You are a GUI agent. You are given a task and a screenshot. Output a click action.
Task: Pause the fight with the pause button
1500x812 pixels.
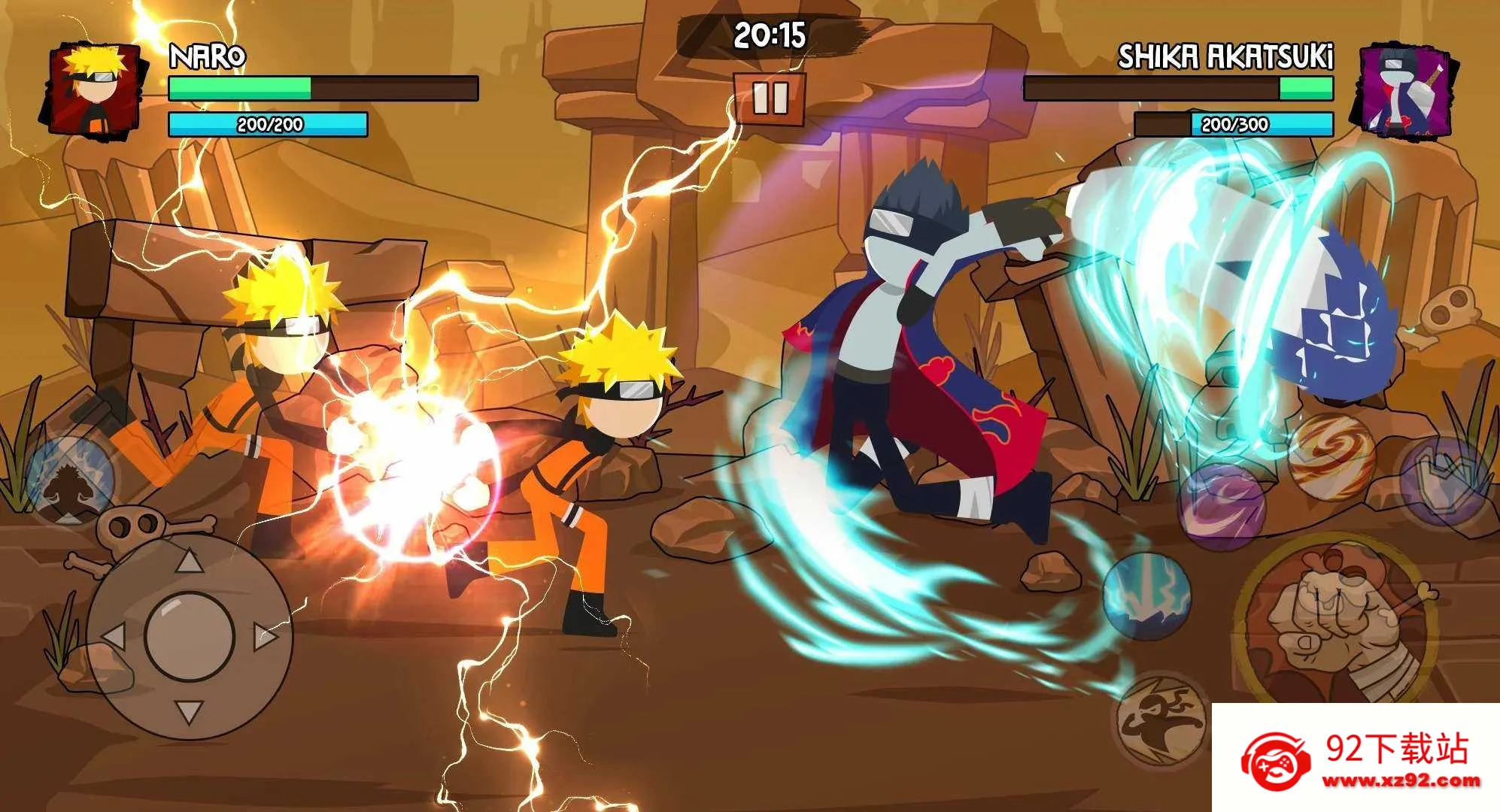click(770, 98)
